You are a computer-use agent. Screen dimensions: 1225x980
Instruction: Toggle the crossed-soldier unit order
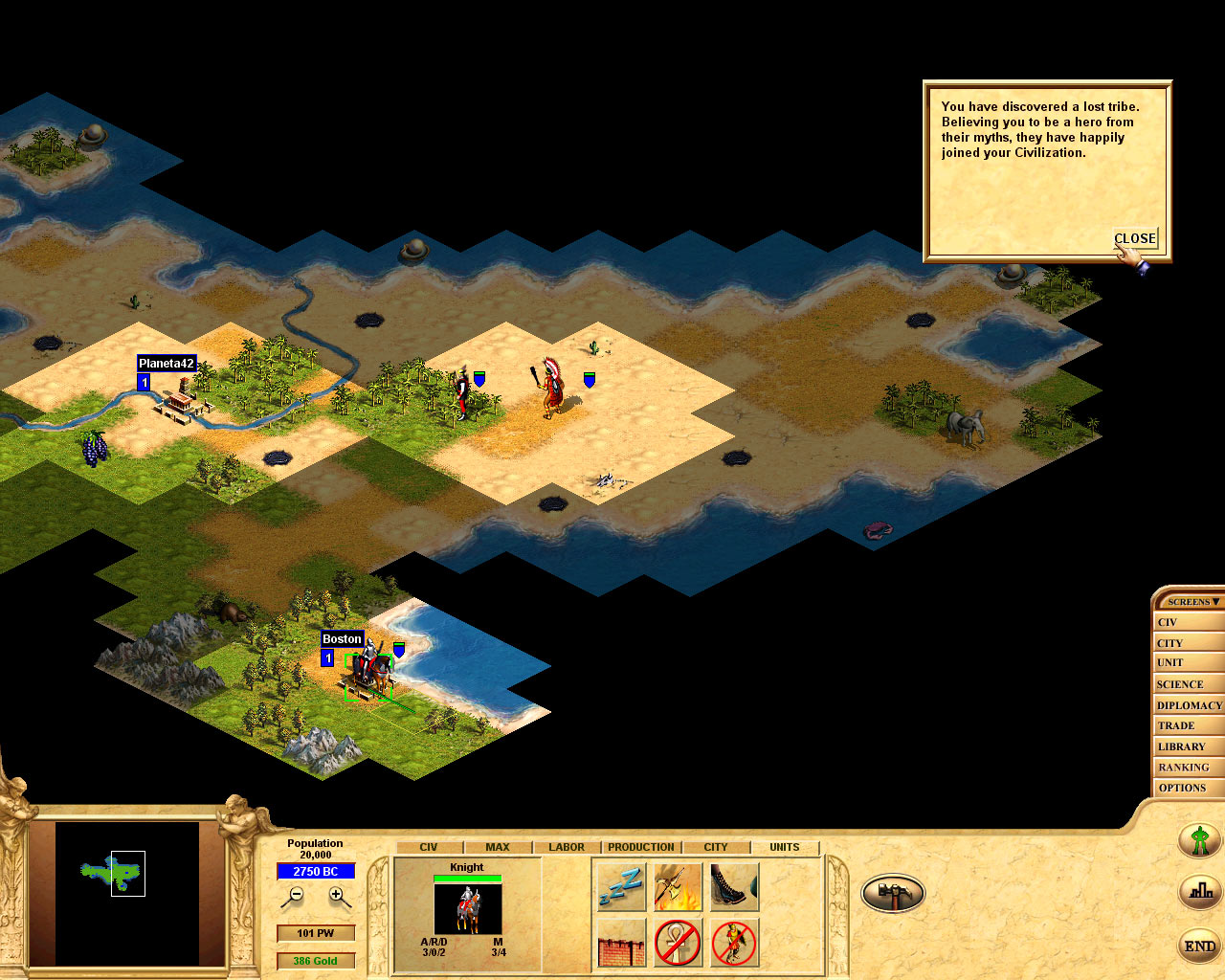733,944
